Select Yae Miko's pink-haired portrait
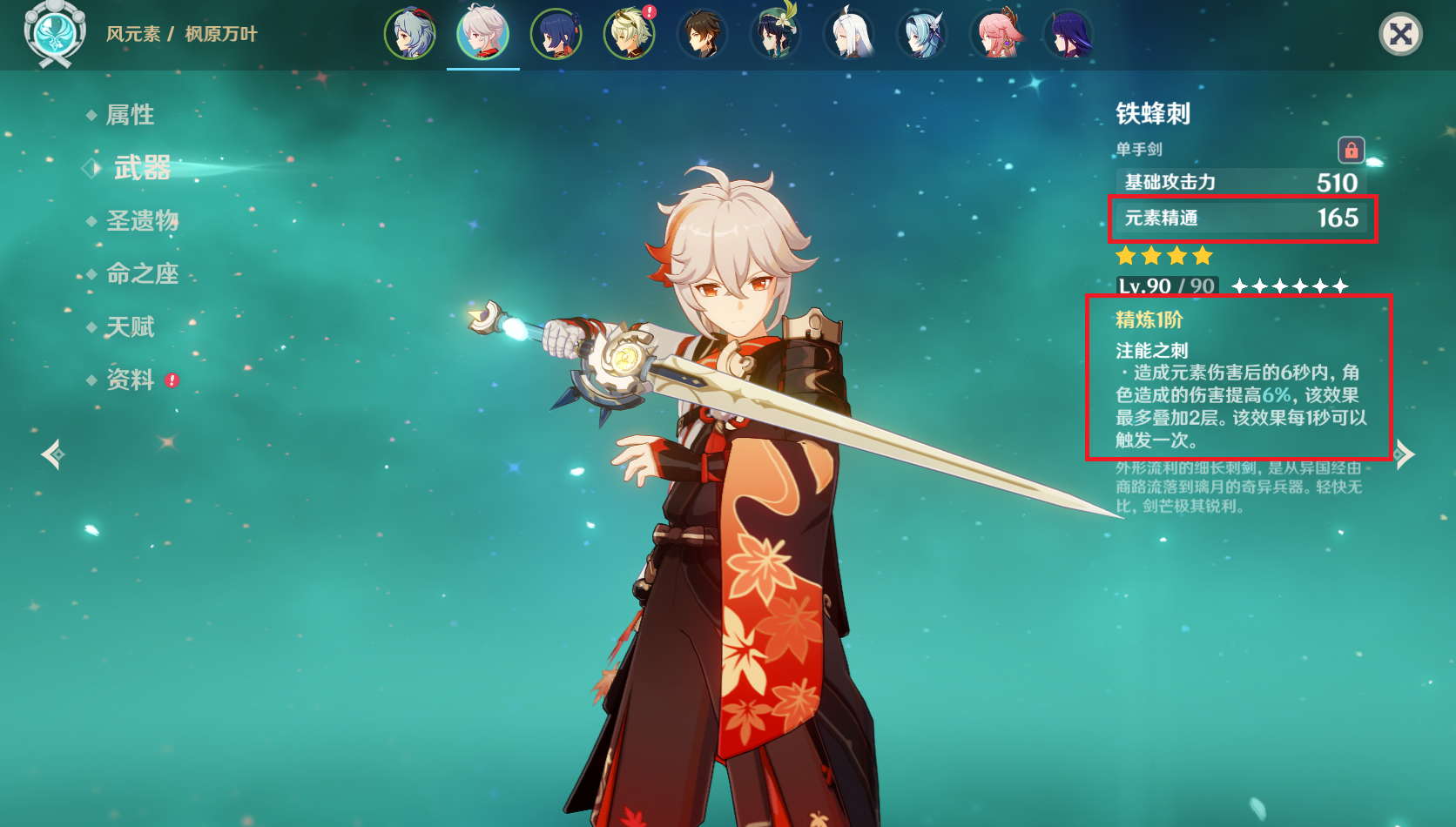The height and width of the screenshot is (827, 1456). (x=995, y=35)
